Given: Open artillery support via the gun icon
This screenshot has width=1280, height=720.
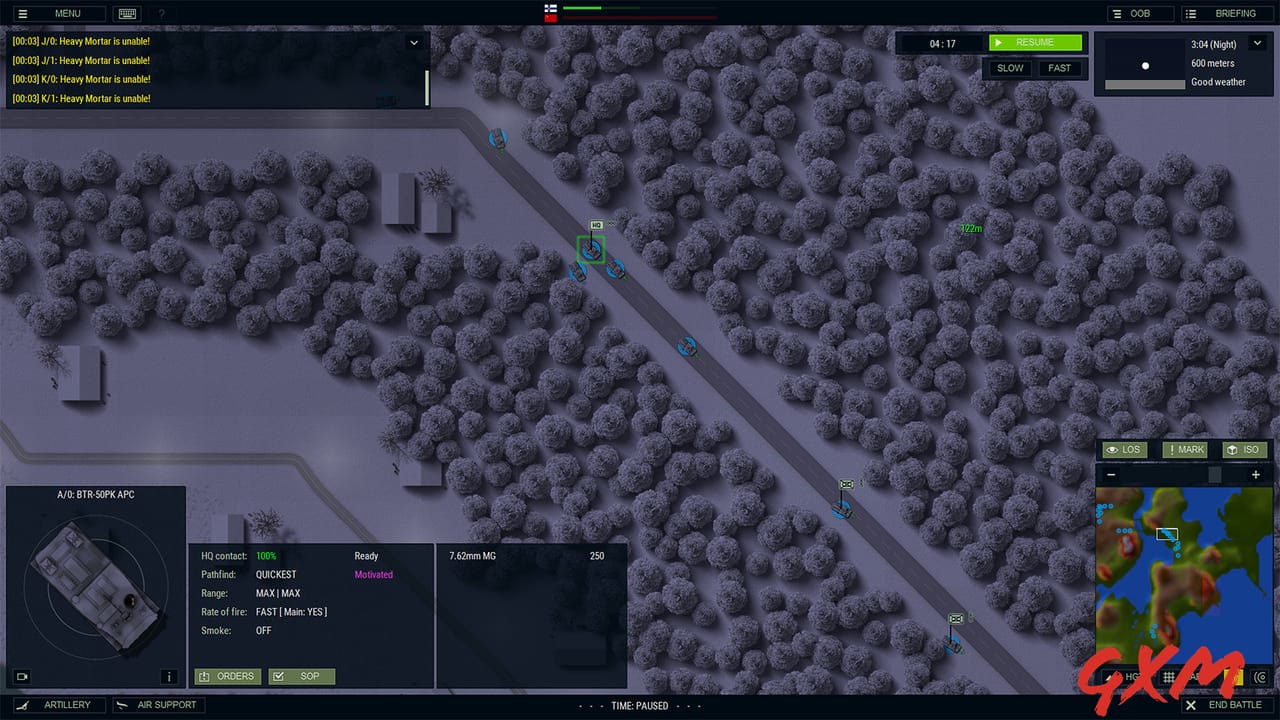Looking at the screenshot, I should (x=57, y=704).
